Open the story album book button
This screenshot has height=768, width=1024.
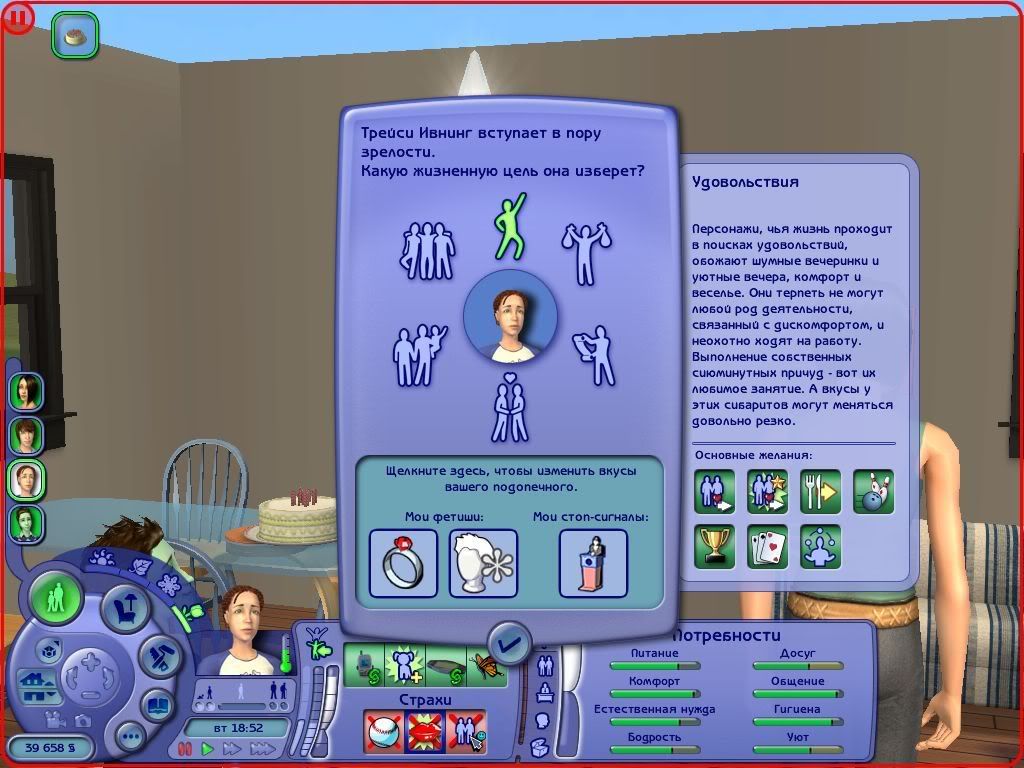tap(157, 704)
